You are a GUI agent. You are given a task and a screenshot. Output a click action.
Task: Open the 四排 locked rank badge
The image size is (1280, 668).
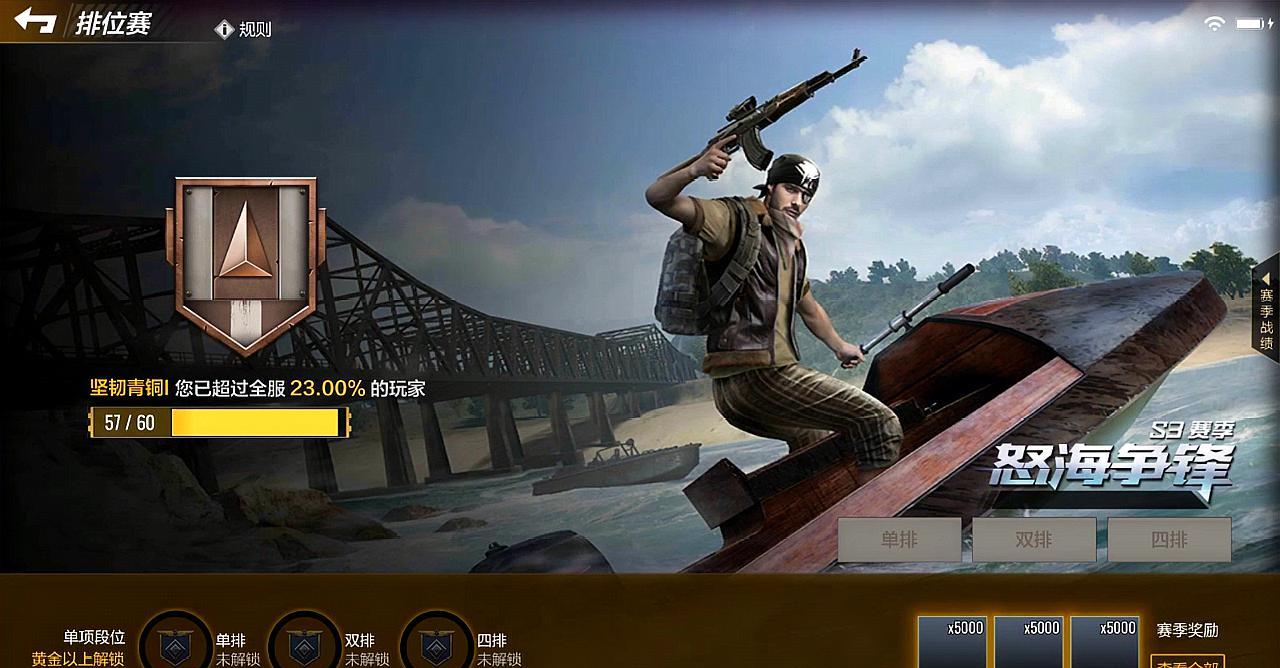pos(435,643)
